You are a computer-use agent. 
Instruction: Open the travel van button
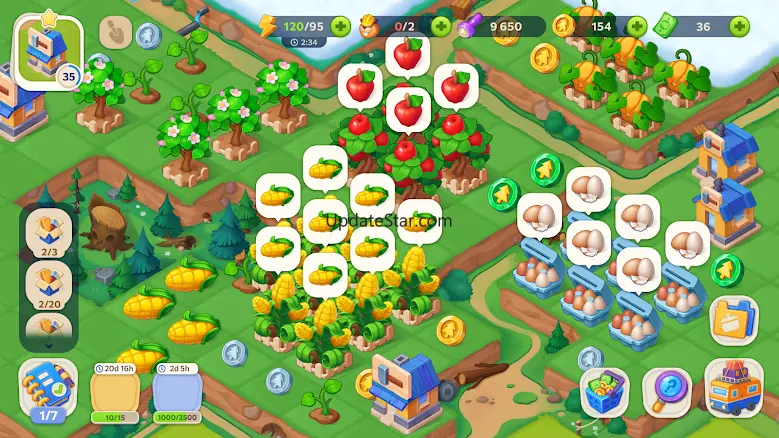click(x=734, y=390)
